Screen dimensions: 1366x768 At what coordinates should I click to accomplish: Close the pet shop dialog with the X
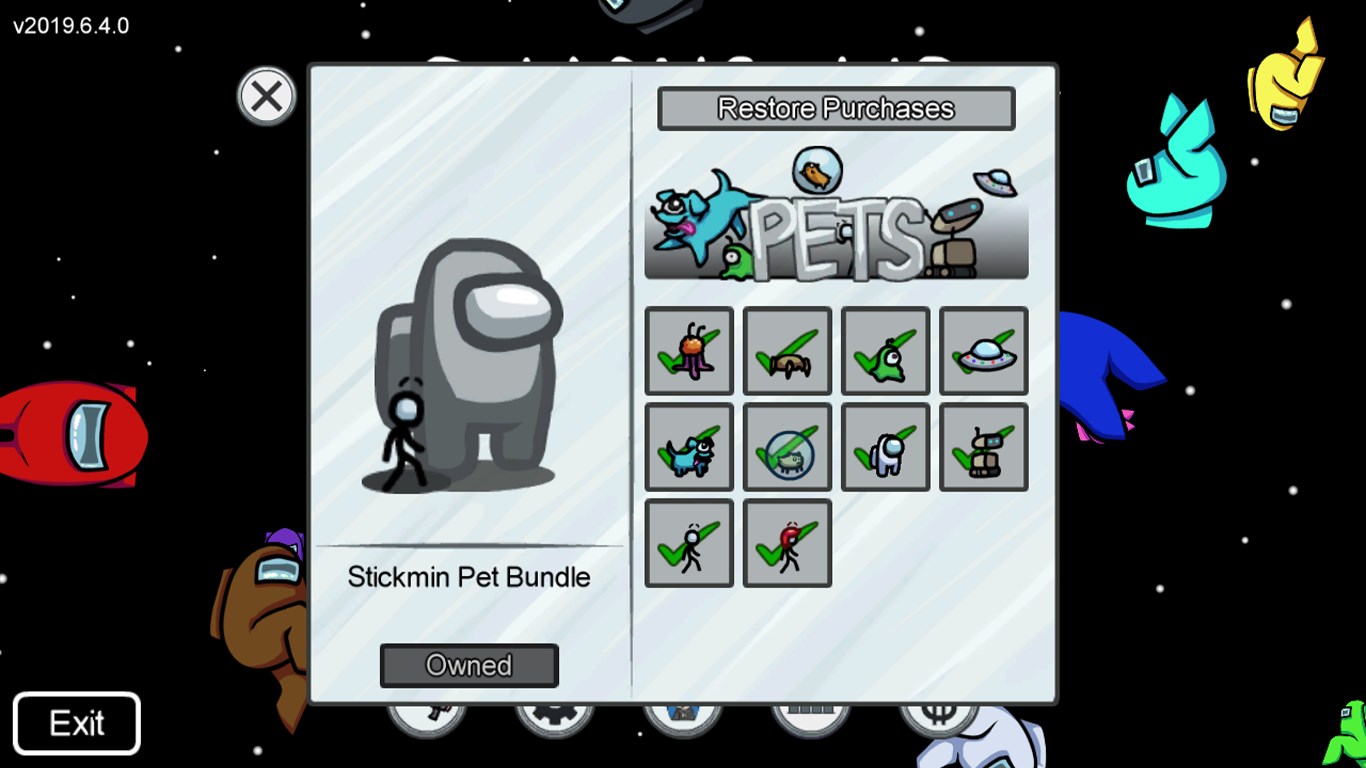(x=266, y=96)
